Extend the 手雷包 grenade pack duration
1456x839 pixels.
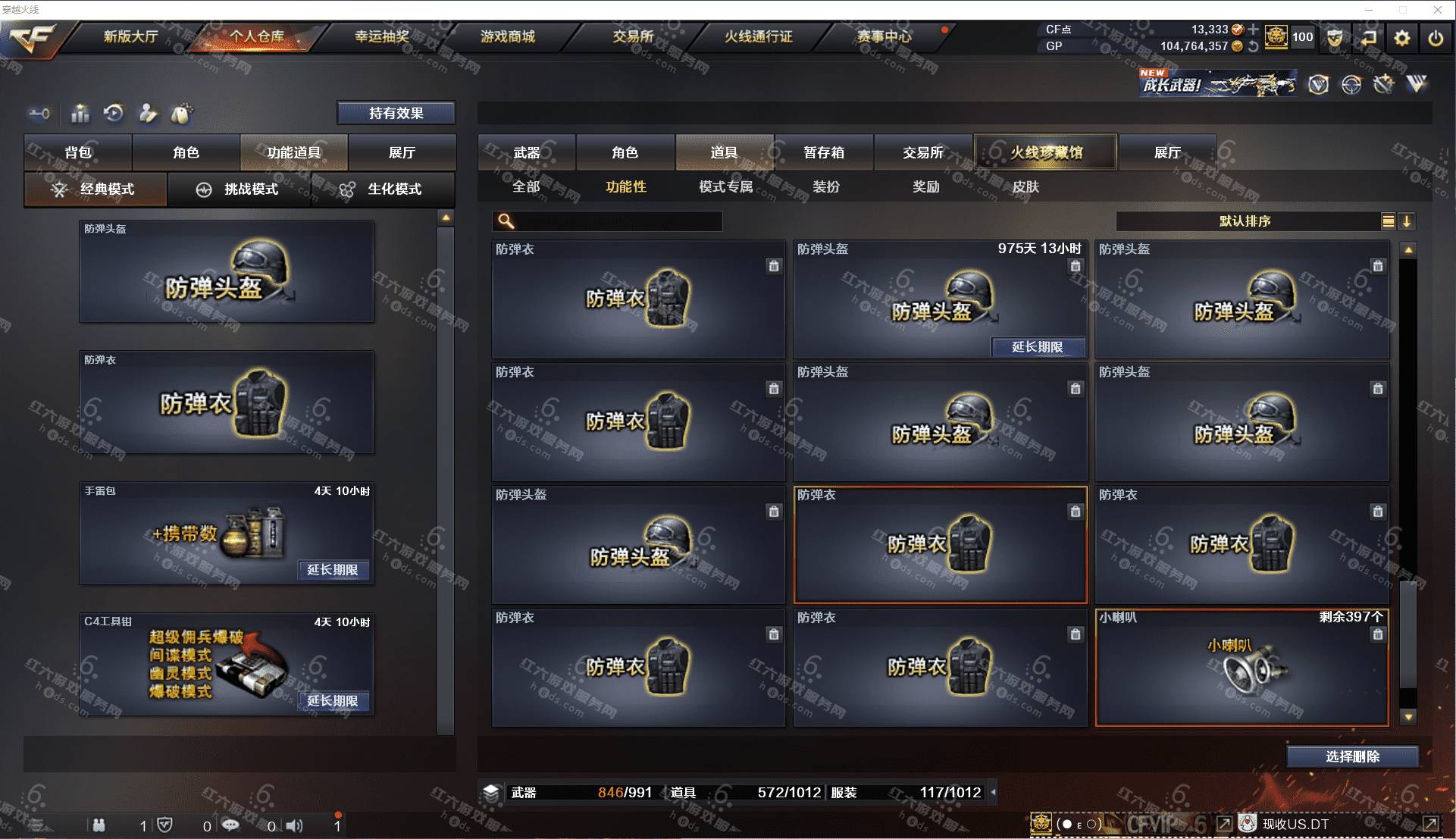point(332,570)
